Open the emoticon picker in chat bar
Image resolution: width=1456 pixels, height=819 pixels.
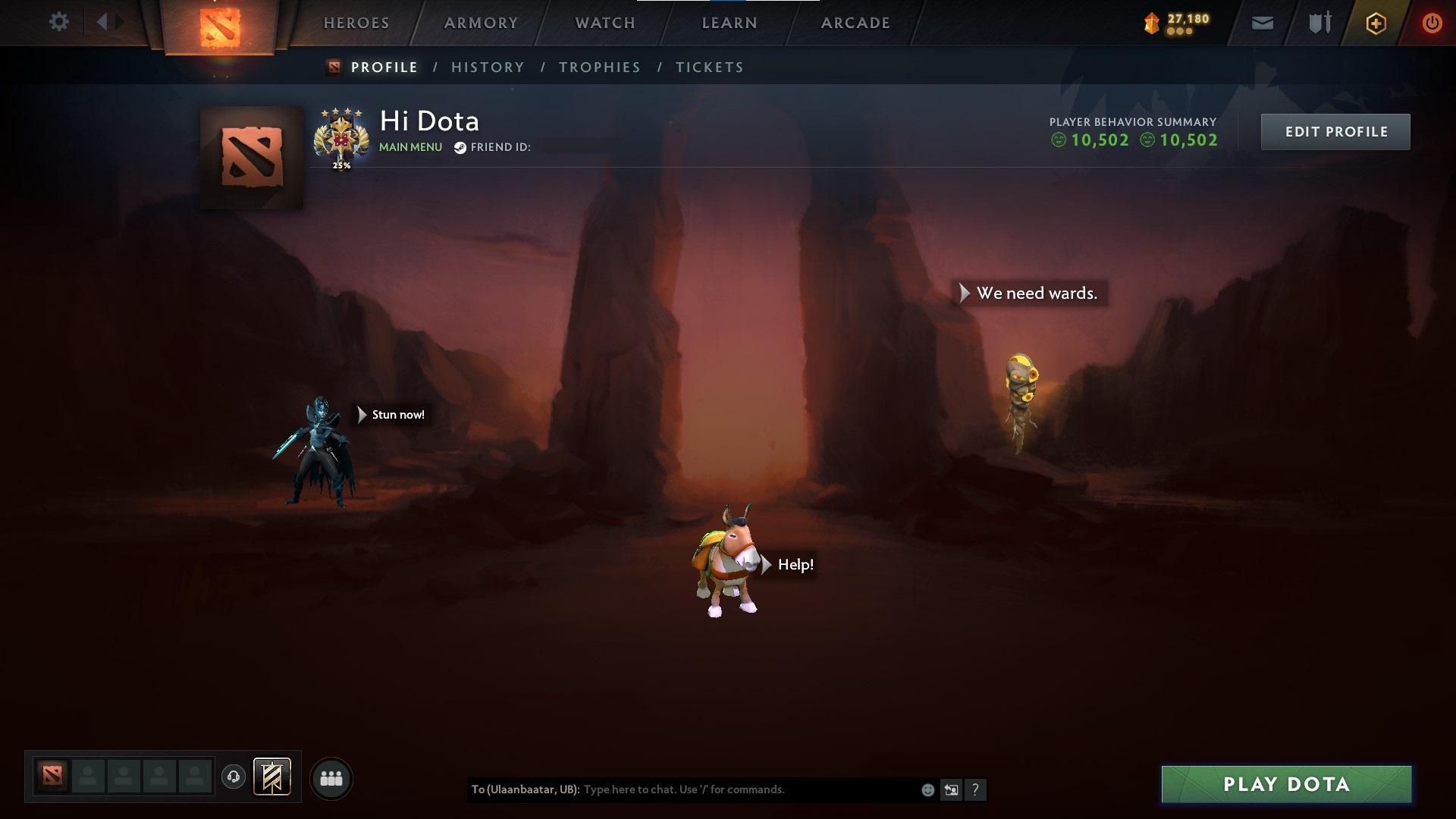coord(927,789)
